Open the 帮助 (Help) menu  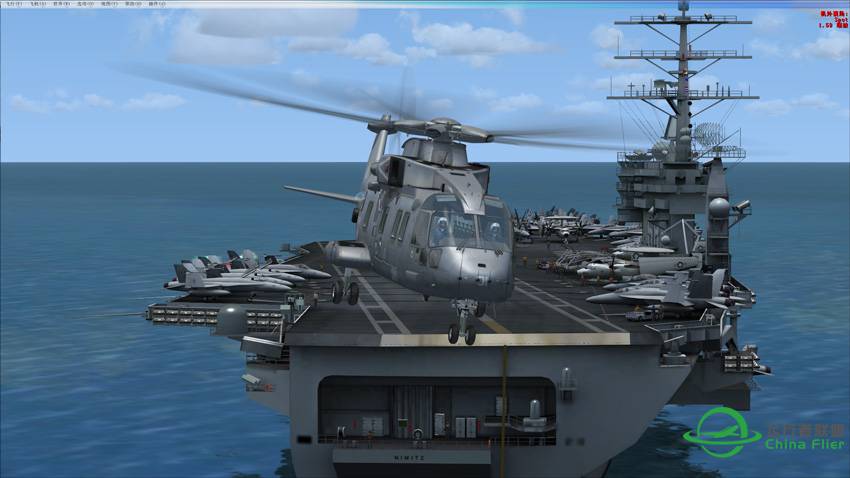click(x=129, y=4)
